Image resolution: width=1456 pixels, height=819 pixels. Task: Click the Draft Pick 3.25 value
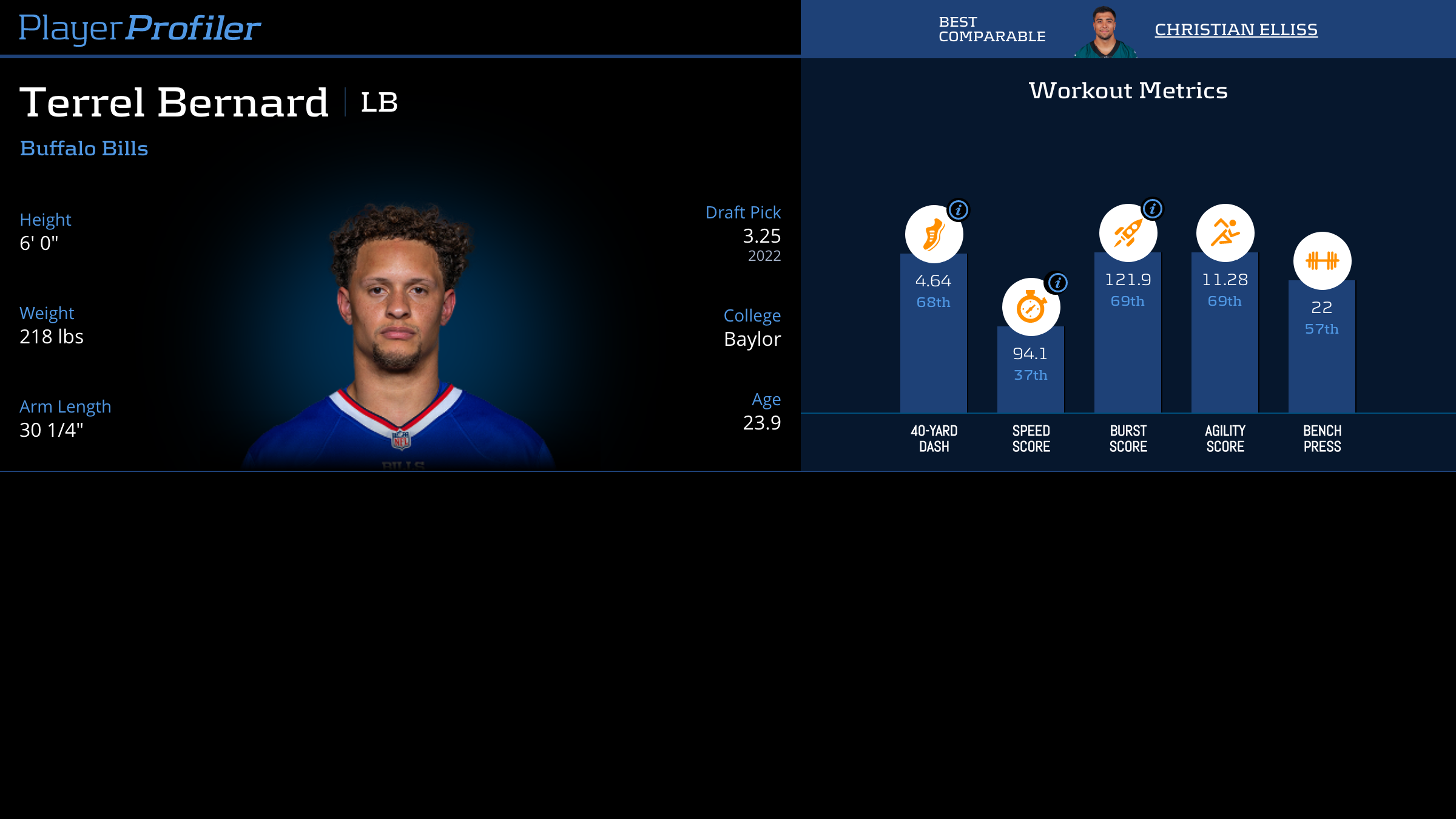pos(760,237)
